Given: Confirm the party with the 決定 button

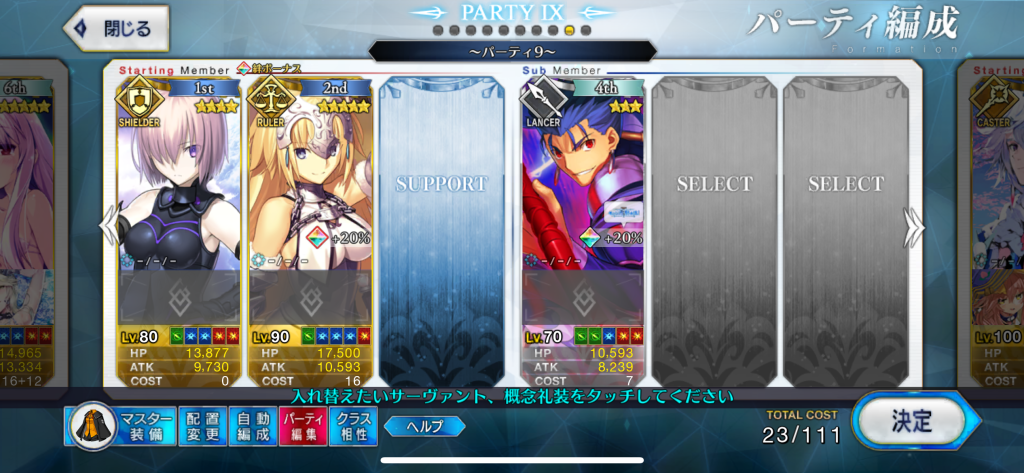Looking at the screenshot, I should [911, 421].
